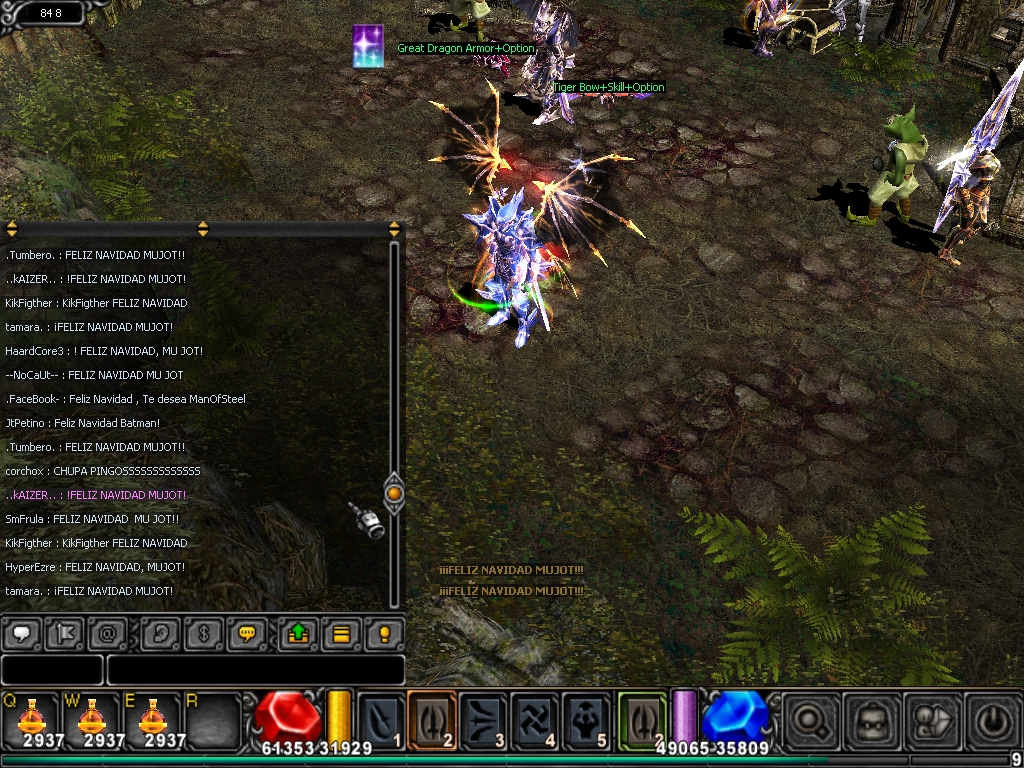Image resolution: width=1024 pixels, height=768 pixels.
Task: Choose the figure skill in slot 5
Action: coord(586,718)
